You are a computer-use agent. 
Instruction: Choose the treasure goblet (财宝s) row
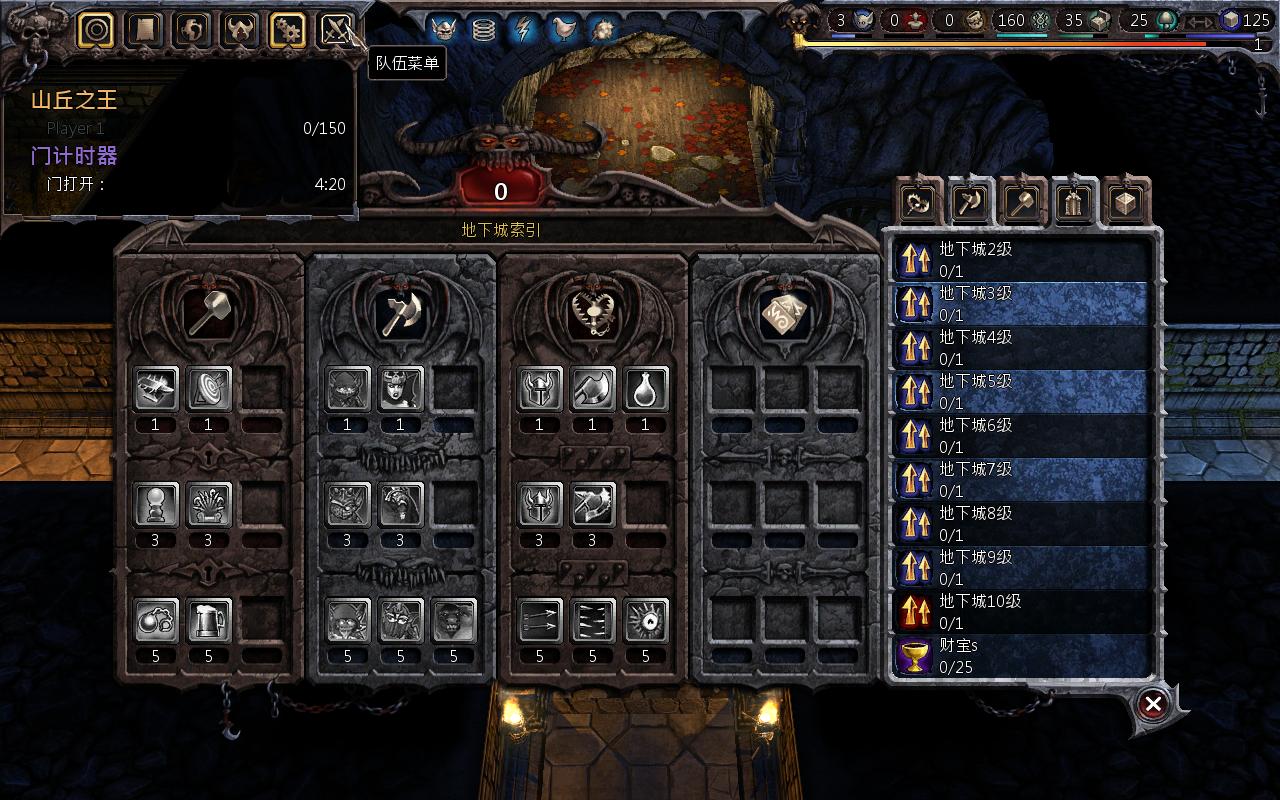point(1020,656)
